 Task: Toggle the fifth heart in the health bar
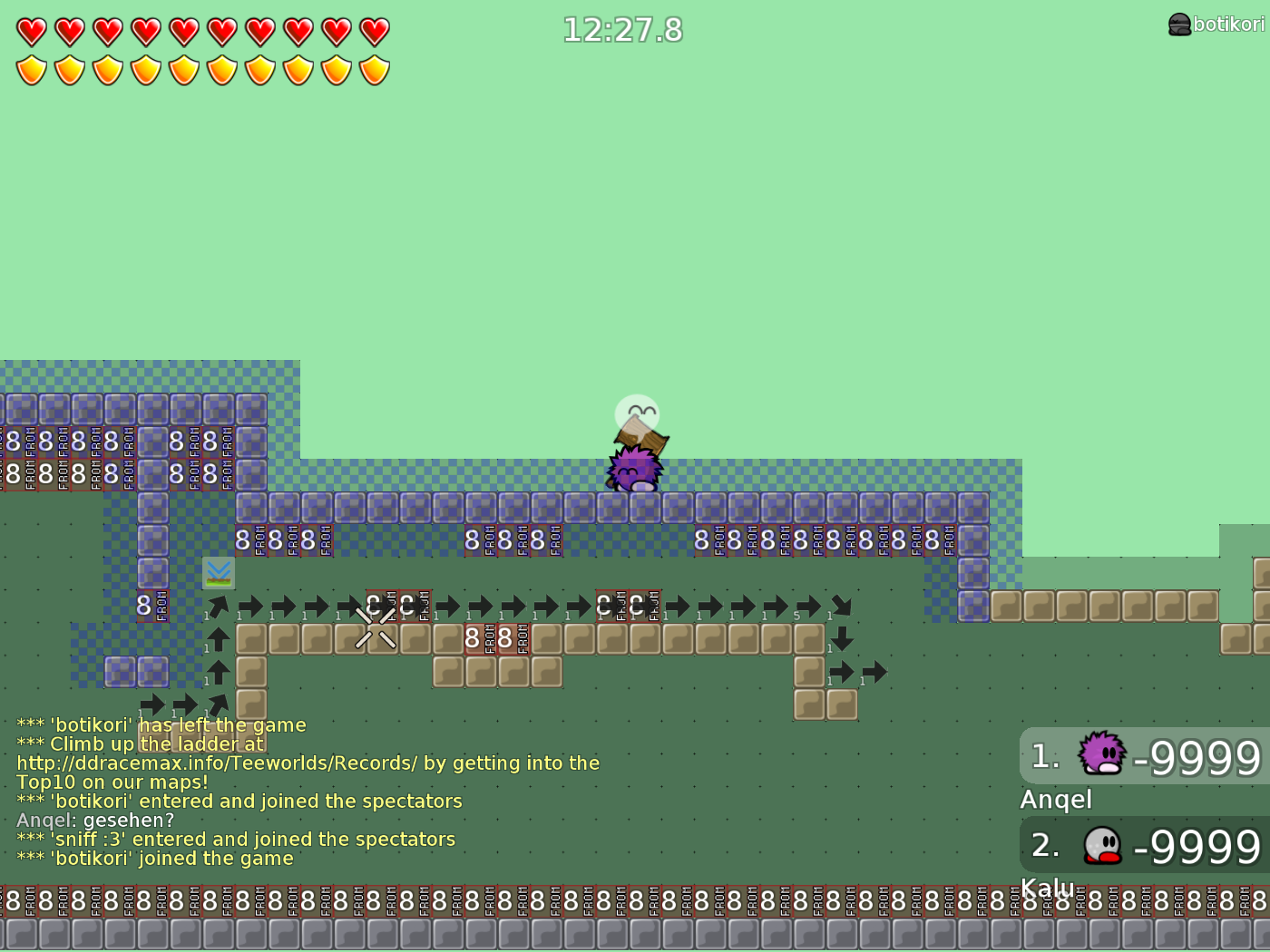pos(182,30)
